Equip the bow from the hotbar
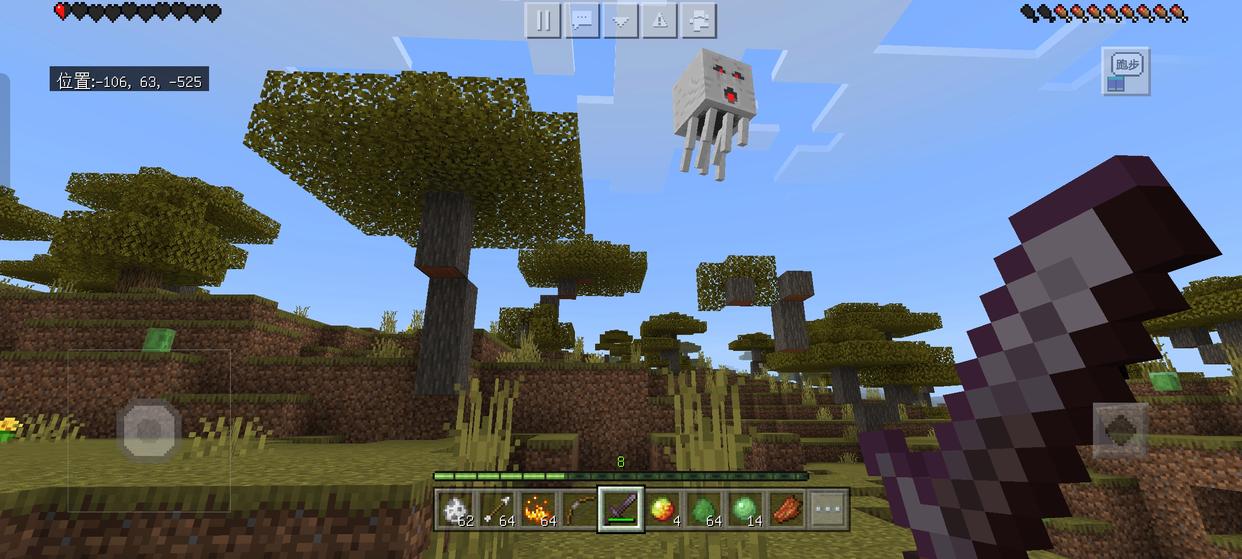The image size is (1242, 559). pyautogui.click(x=580, y=510)
